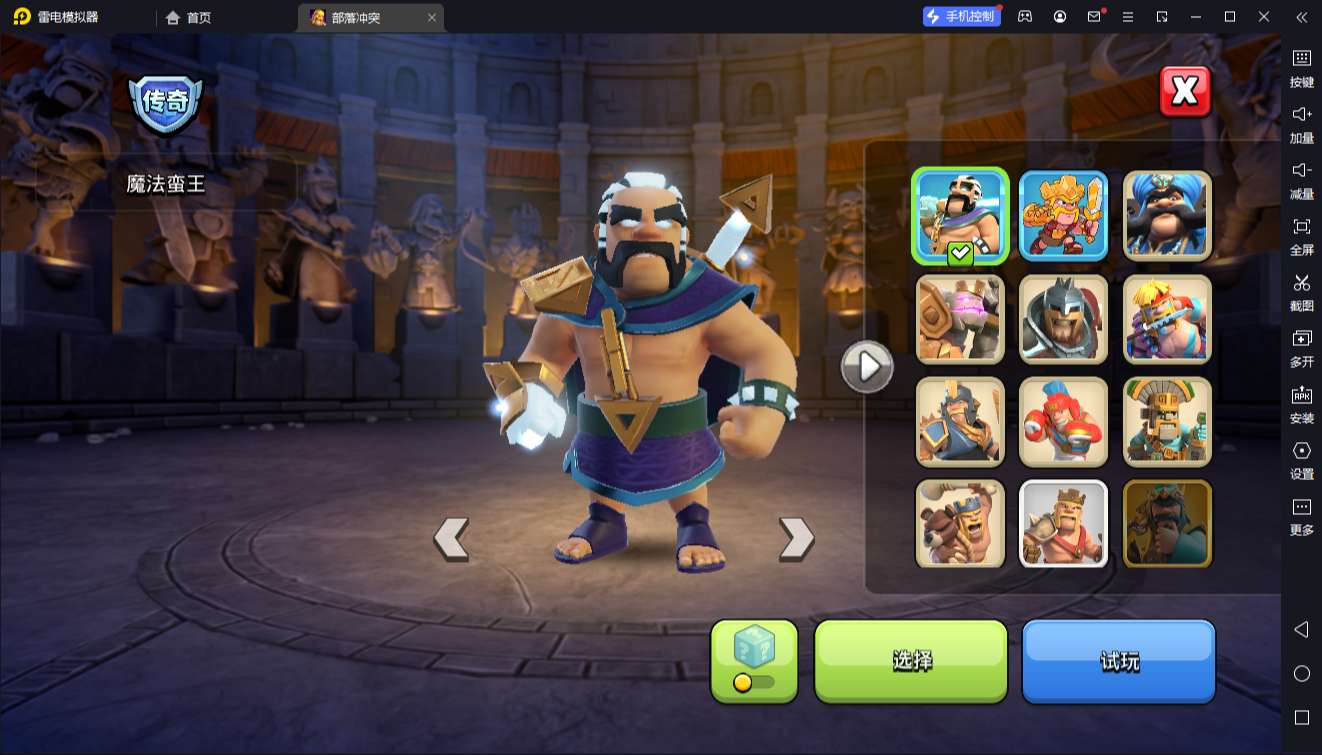The width and height of the screenshot is (1322, 755).
Task: Choose the golden armored king skin
Action: coord(1063,216)
